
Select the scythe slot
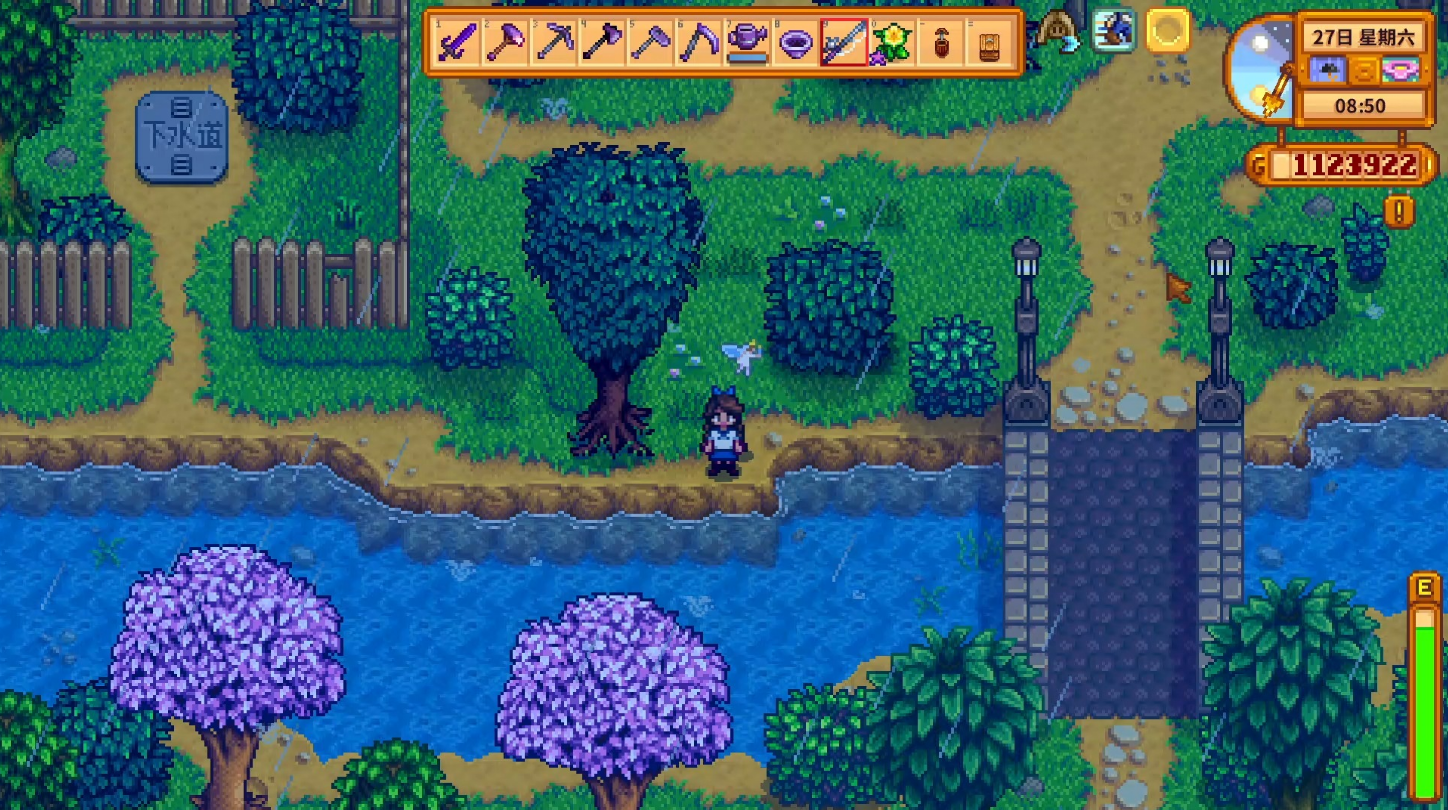[x=698, y=43]
